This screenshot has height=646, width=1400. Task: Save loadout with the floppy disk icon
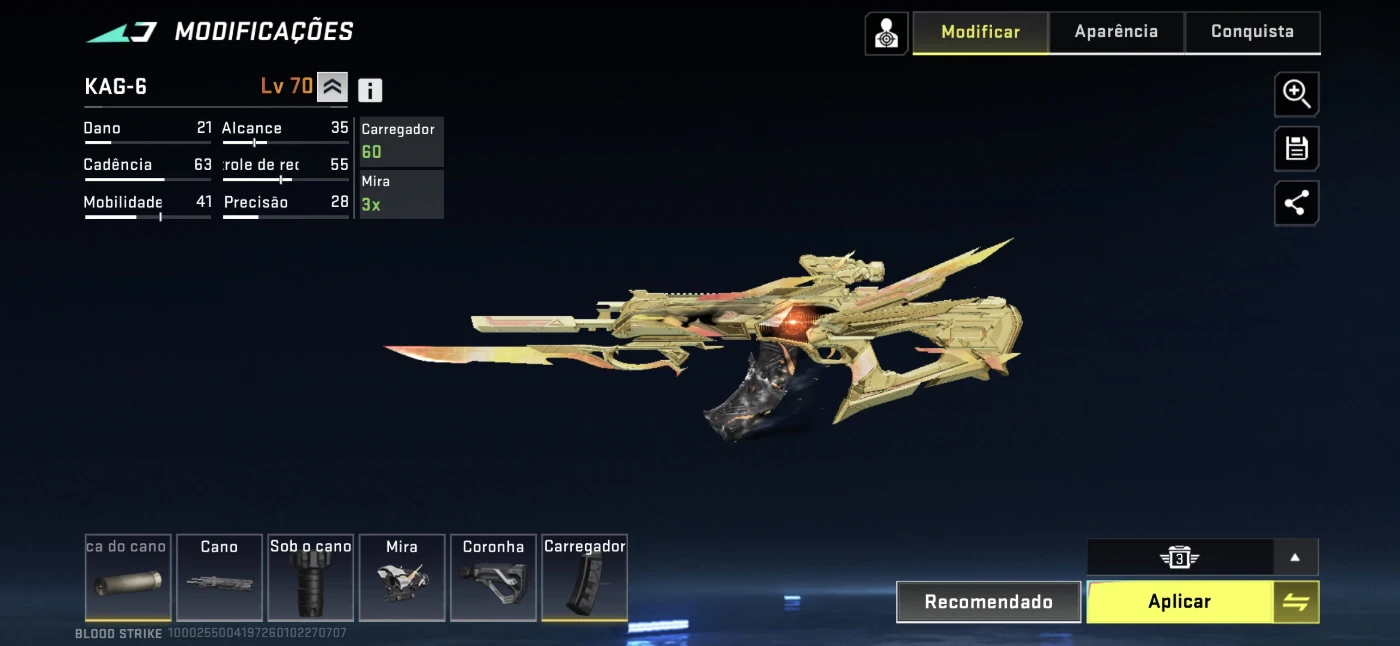click(1296, 149)
